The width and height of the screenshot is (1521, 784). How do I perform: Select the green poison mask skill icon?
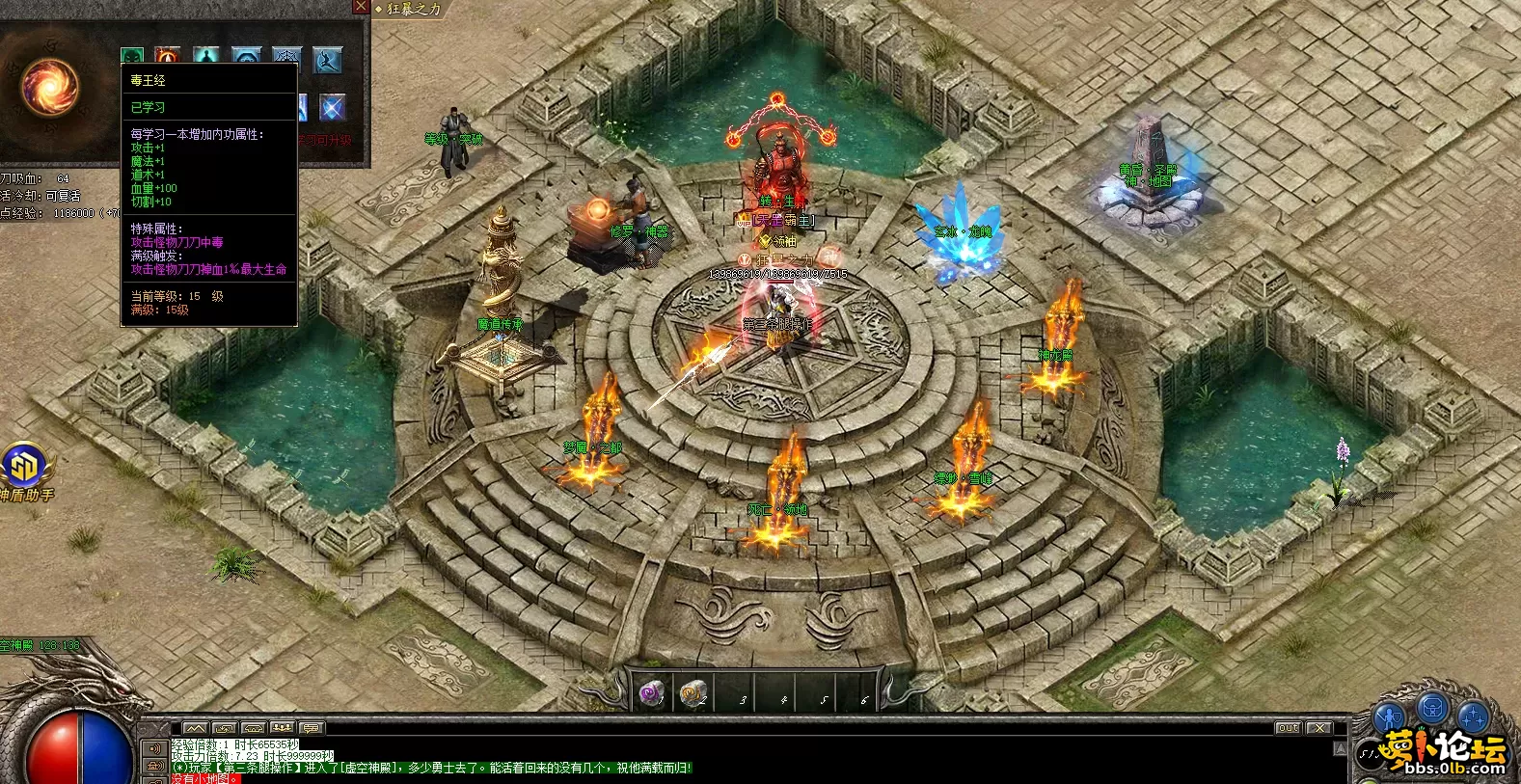132,58
